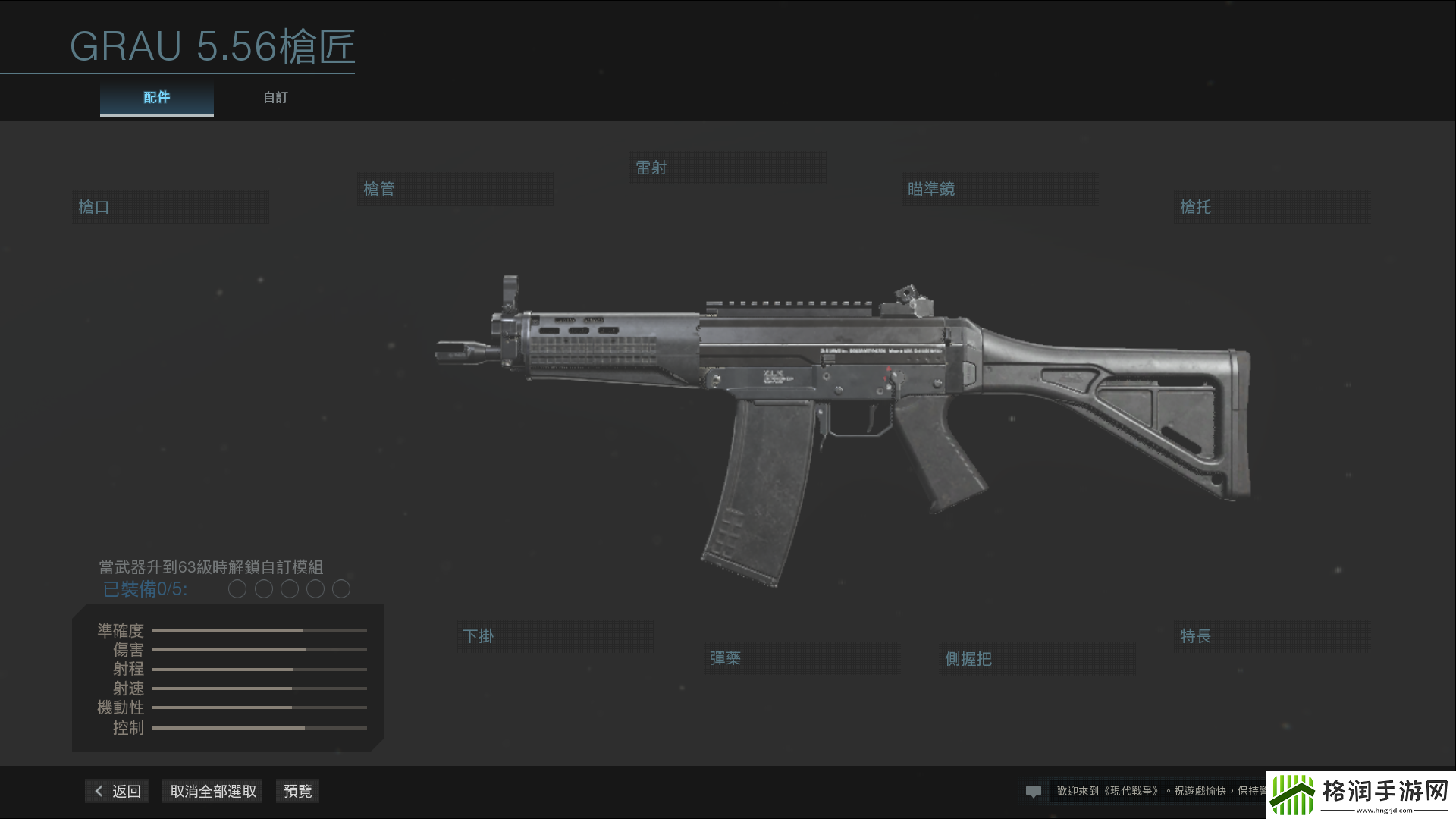The image size is (1456, 819).
Task: Switch to the 配件 tab
Action: (156, 97)
